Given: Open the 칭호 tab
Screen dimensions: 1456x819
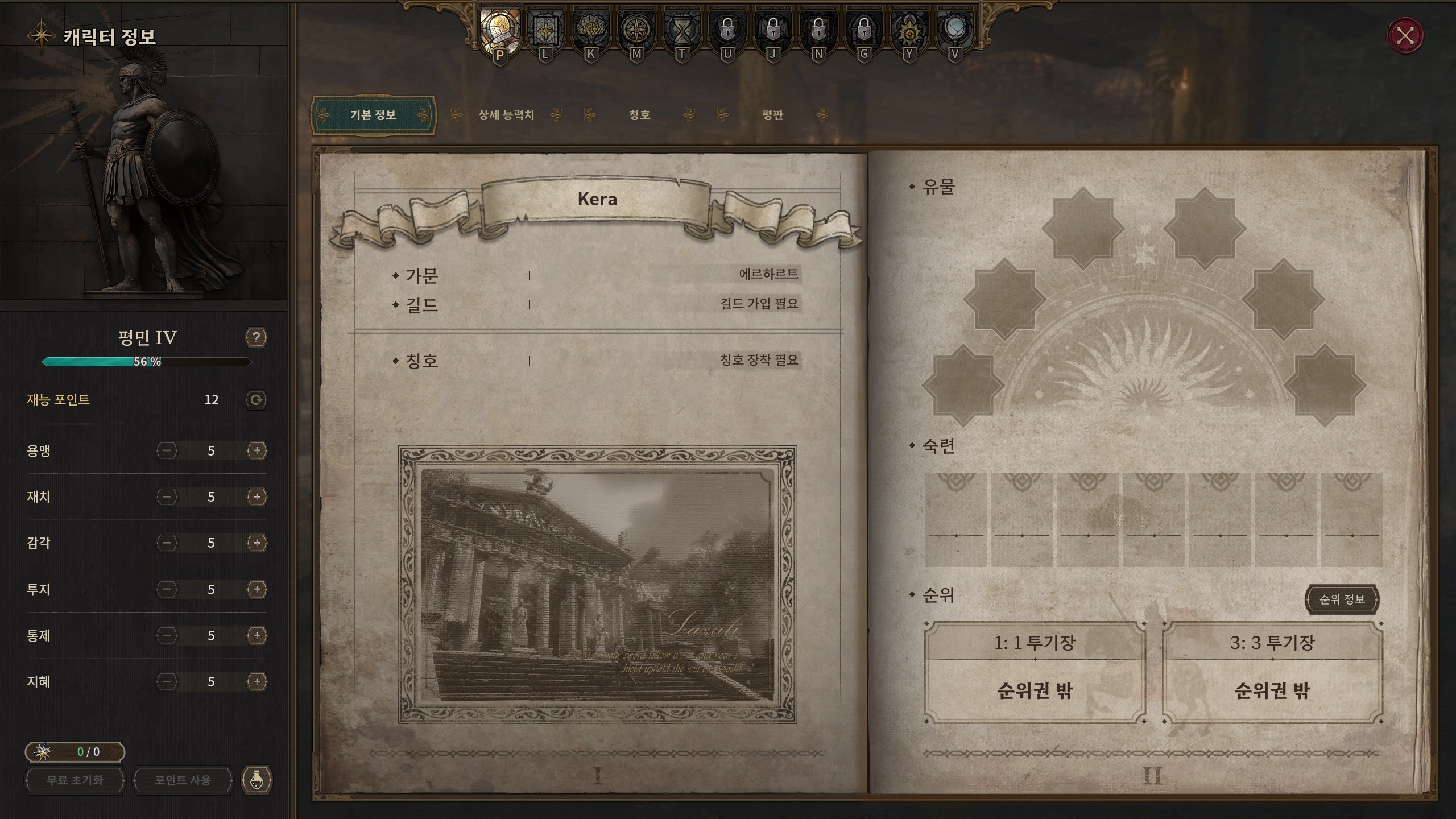Looking at the screenshot, I should [x=639, y=115].
